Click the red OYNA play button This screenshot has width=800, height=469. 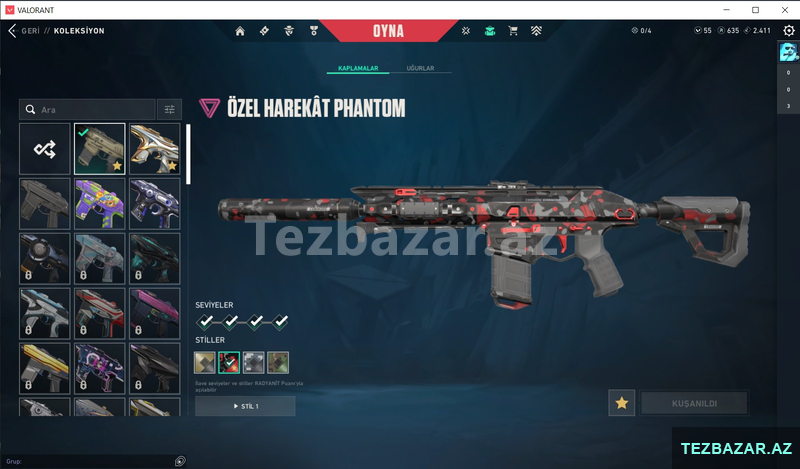(x=388, y=30)
